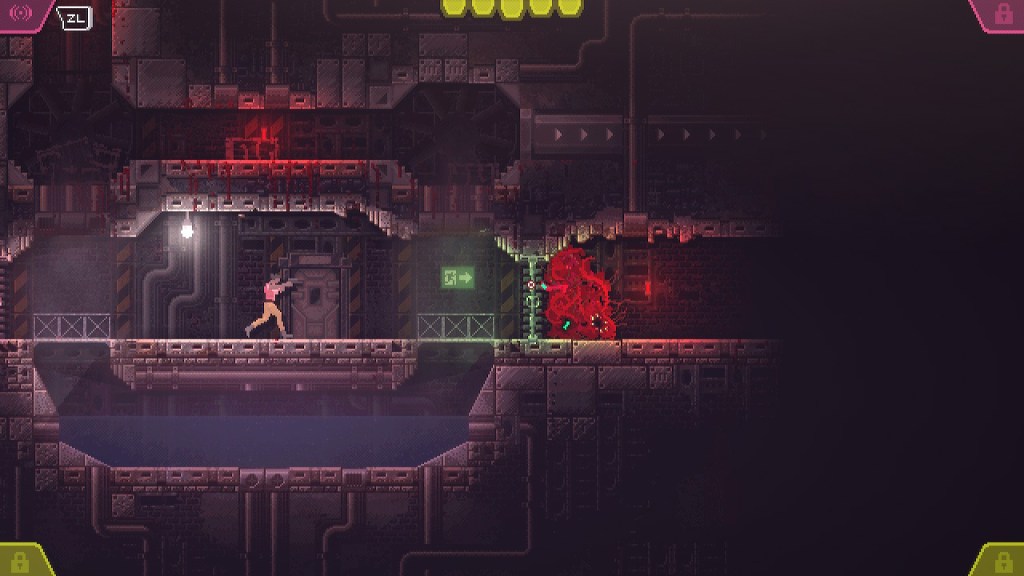Activate the pink echolocation ability icon

click(21, 14)
